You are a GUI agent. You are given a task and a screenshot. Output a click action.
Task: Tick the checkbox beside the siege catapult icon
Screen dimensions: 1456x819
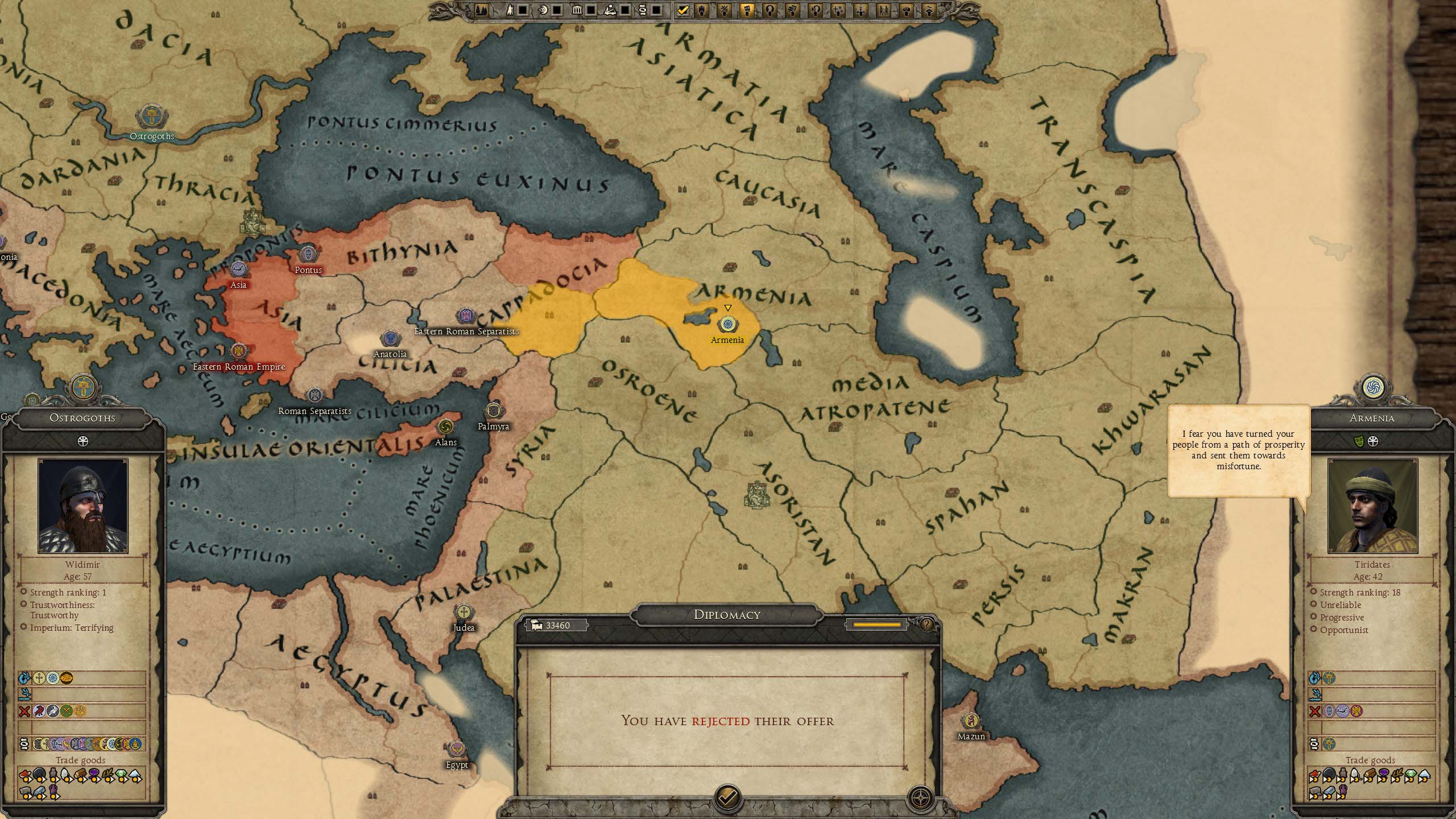click(x=625, y=10)
